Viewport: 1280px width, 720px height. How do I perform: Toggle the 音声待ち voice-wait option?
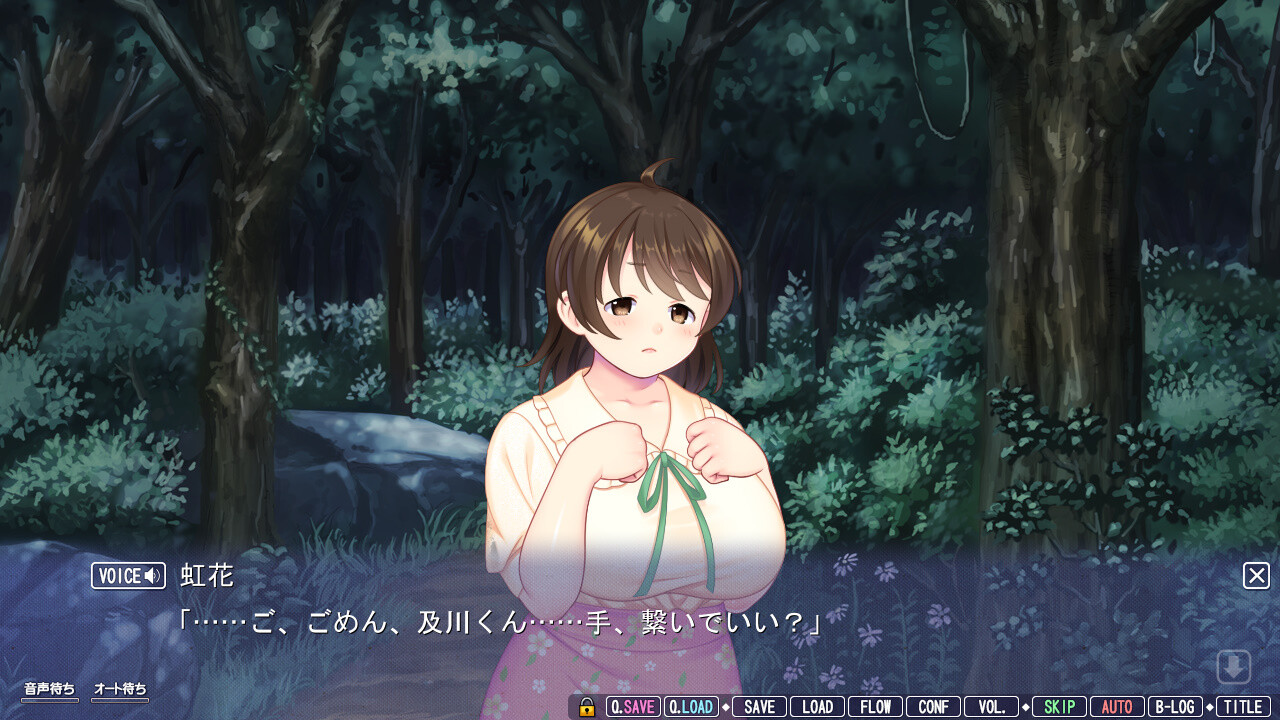50,690
